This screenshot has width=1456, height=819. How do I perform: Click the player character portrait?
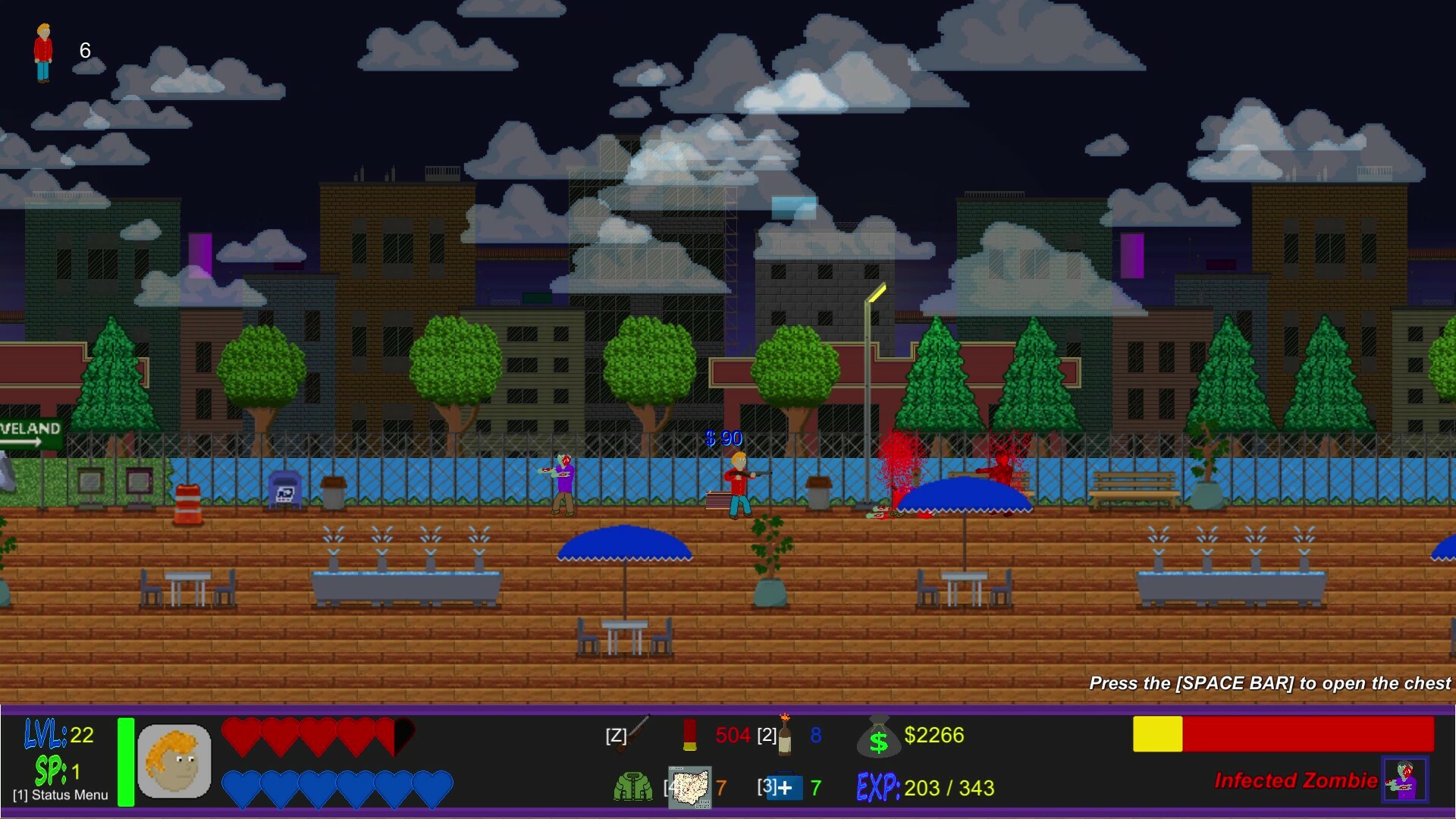point(176,761)
